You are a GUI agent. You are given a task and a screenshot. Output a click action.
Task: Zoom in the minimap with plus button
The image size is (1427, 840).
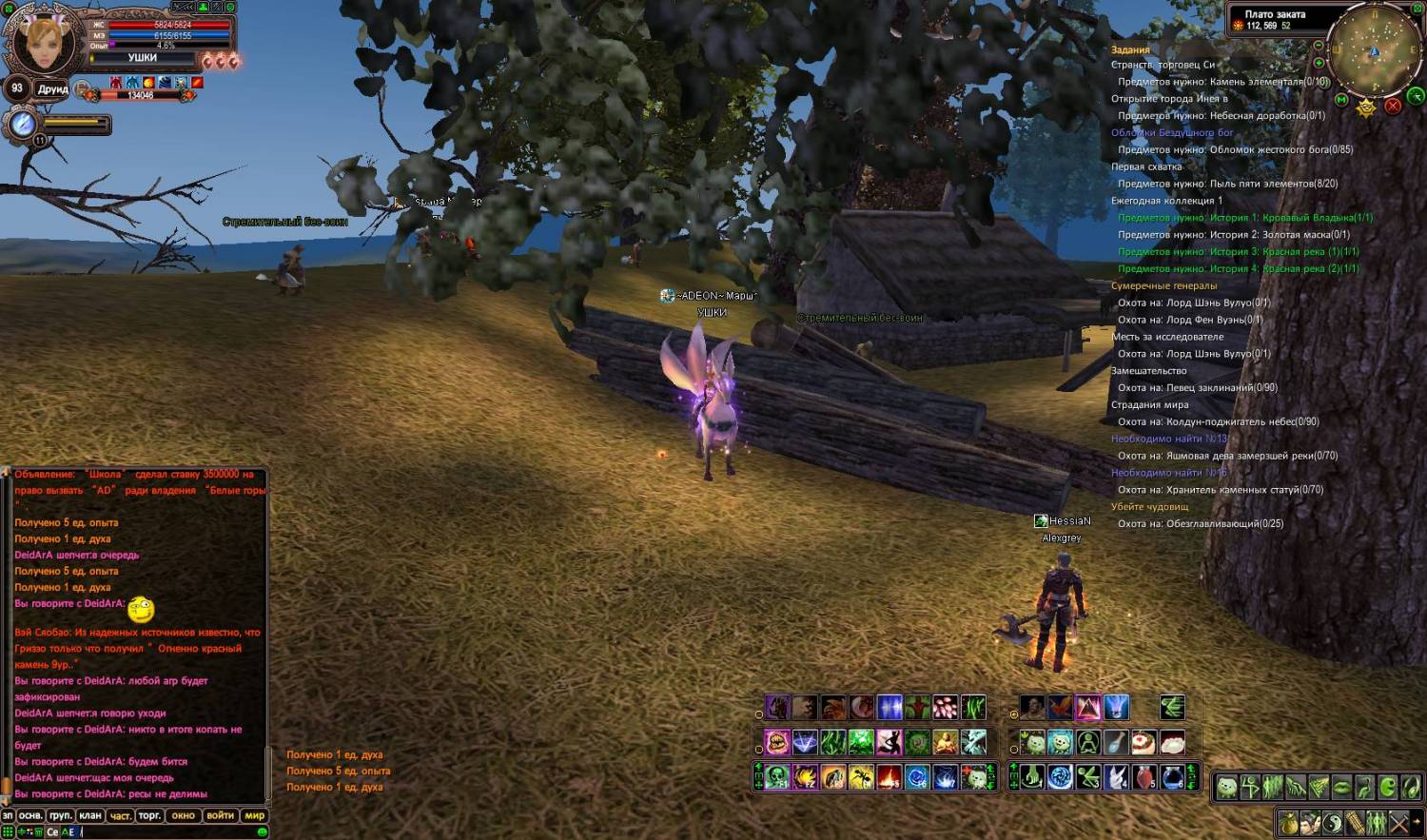coord(1319,61)
